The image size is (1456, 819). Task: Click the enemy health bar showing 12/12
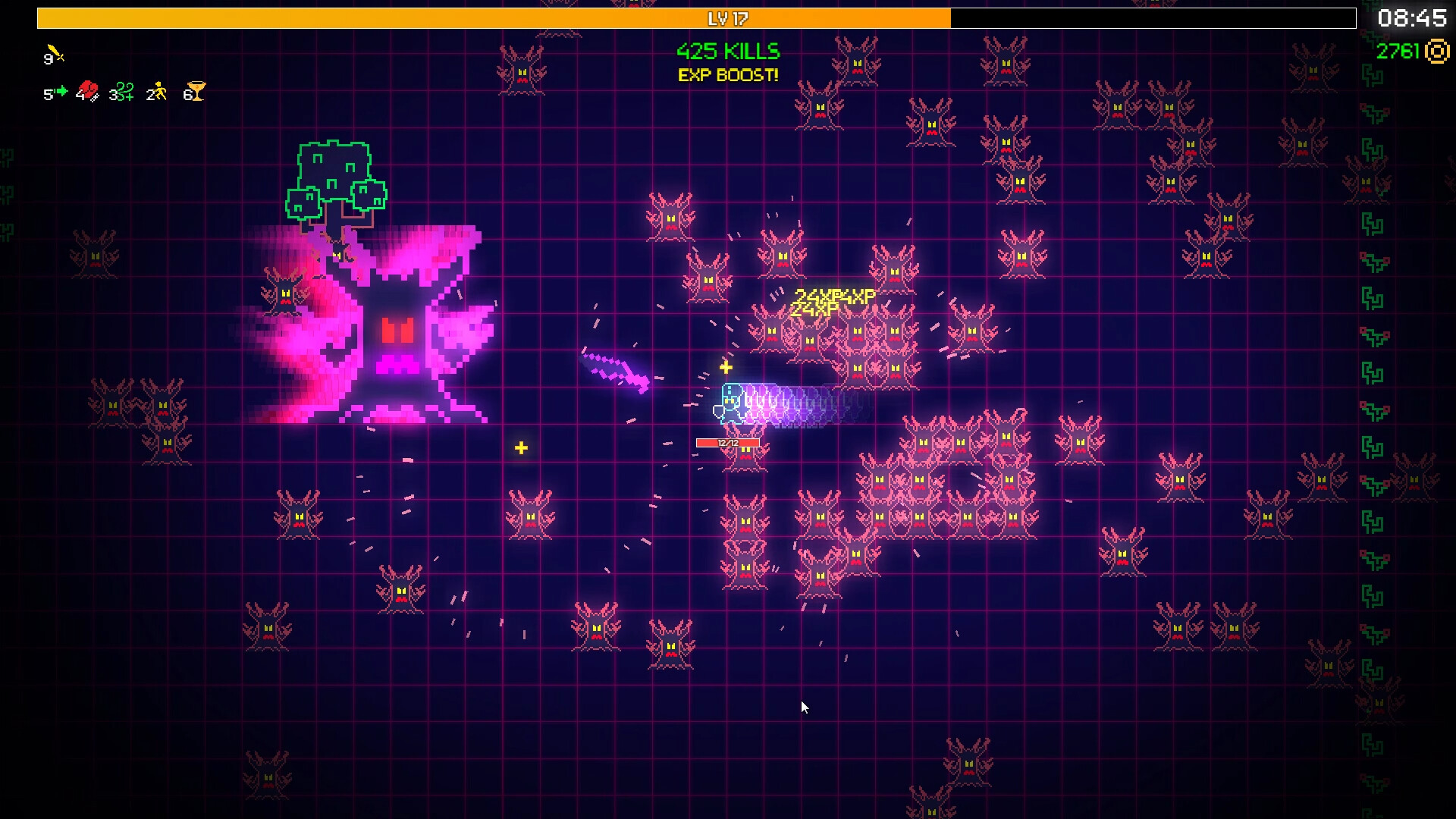coord(726,441)
